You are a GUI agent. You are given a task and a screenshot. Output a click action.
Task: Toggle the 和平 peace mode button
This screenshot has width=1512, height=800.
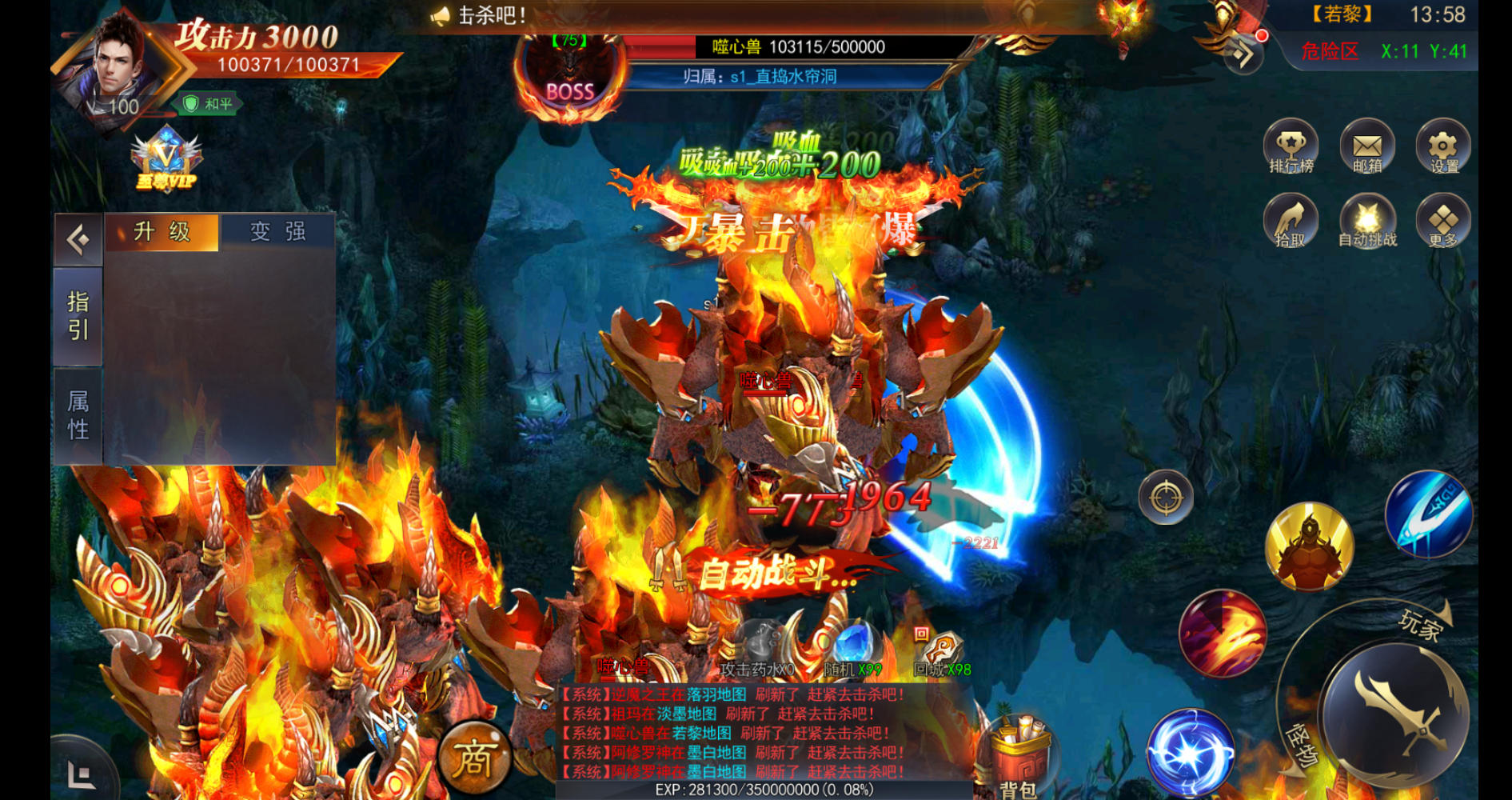208,104
